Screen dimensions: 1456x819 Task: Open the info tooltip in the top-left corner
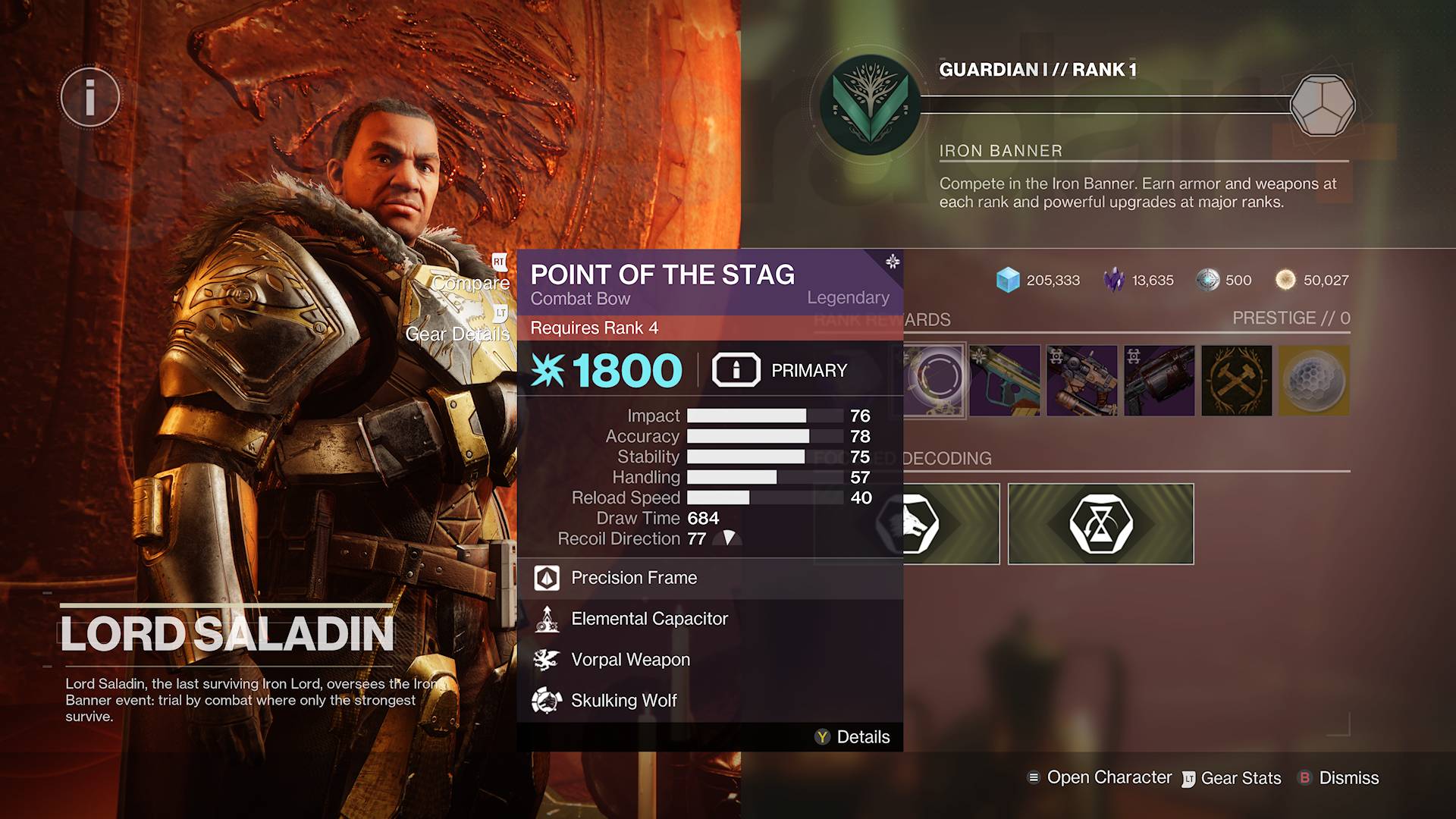pyautogui.click(x=89, y=97)
